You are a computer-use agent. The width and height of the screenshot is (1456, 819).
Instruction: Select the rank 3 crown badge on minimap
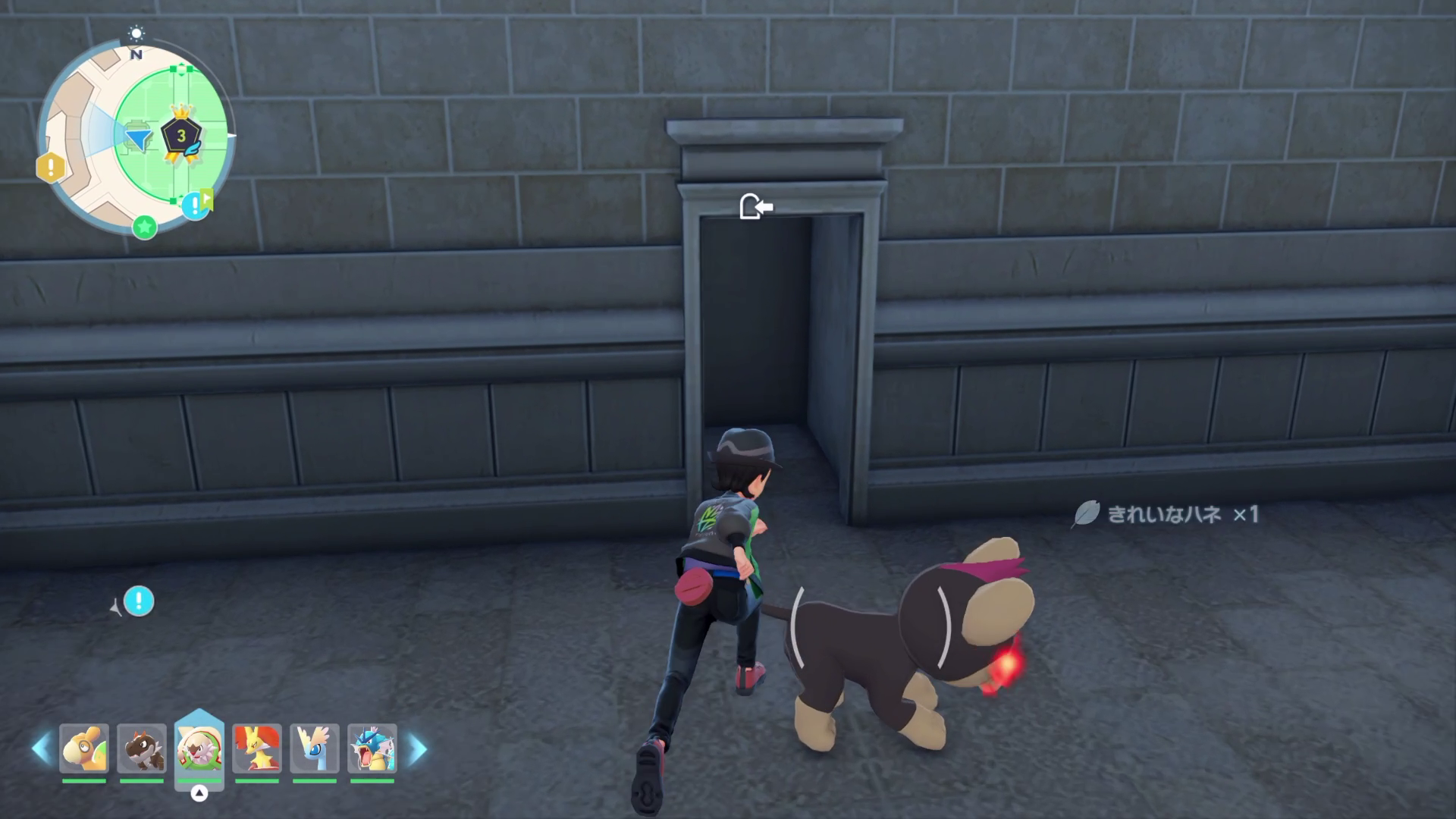coord(181,135)
